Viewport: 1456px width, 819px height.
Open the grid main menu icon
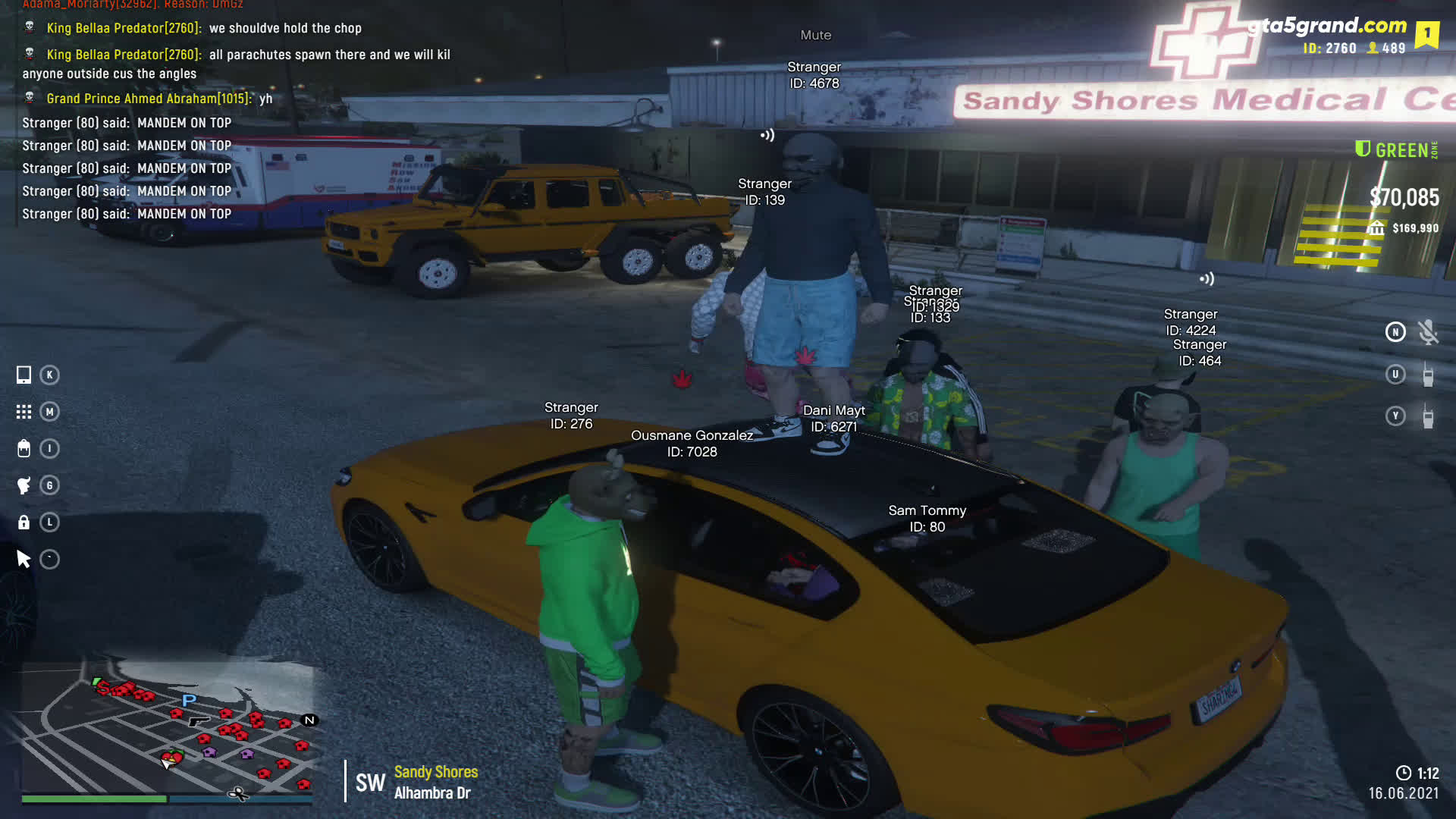24,412
